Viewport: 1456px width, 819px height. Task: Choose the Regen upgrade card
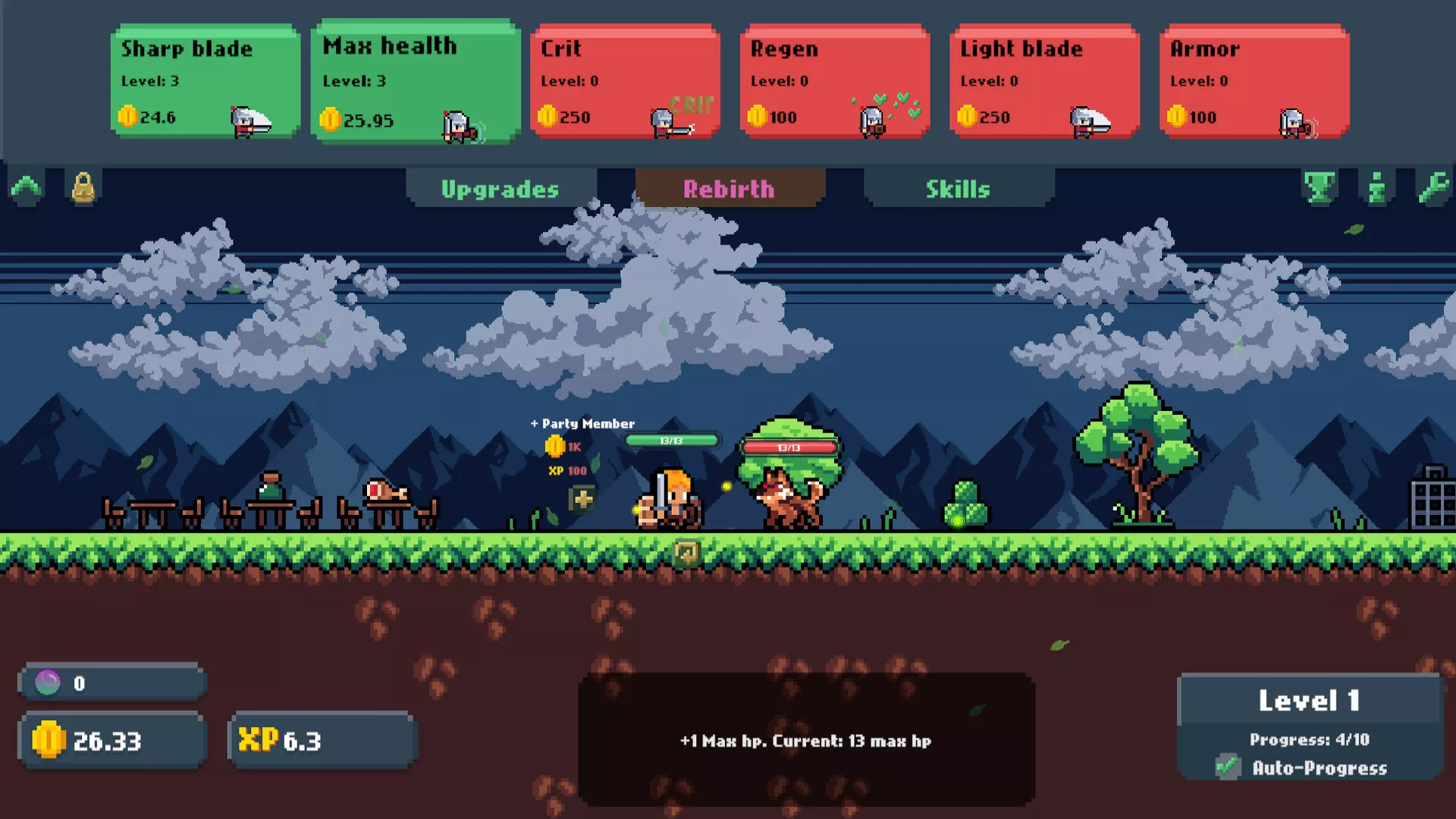(834, 81)
